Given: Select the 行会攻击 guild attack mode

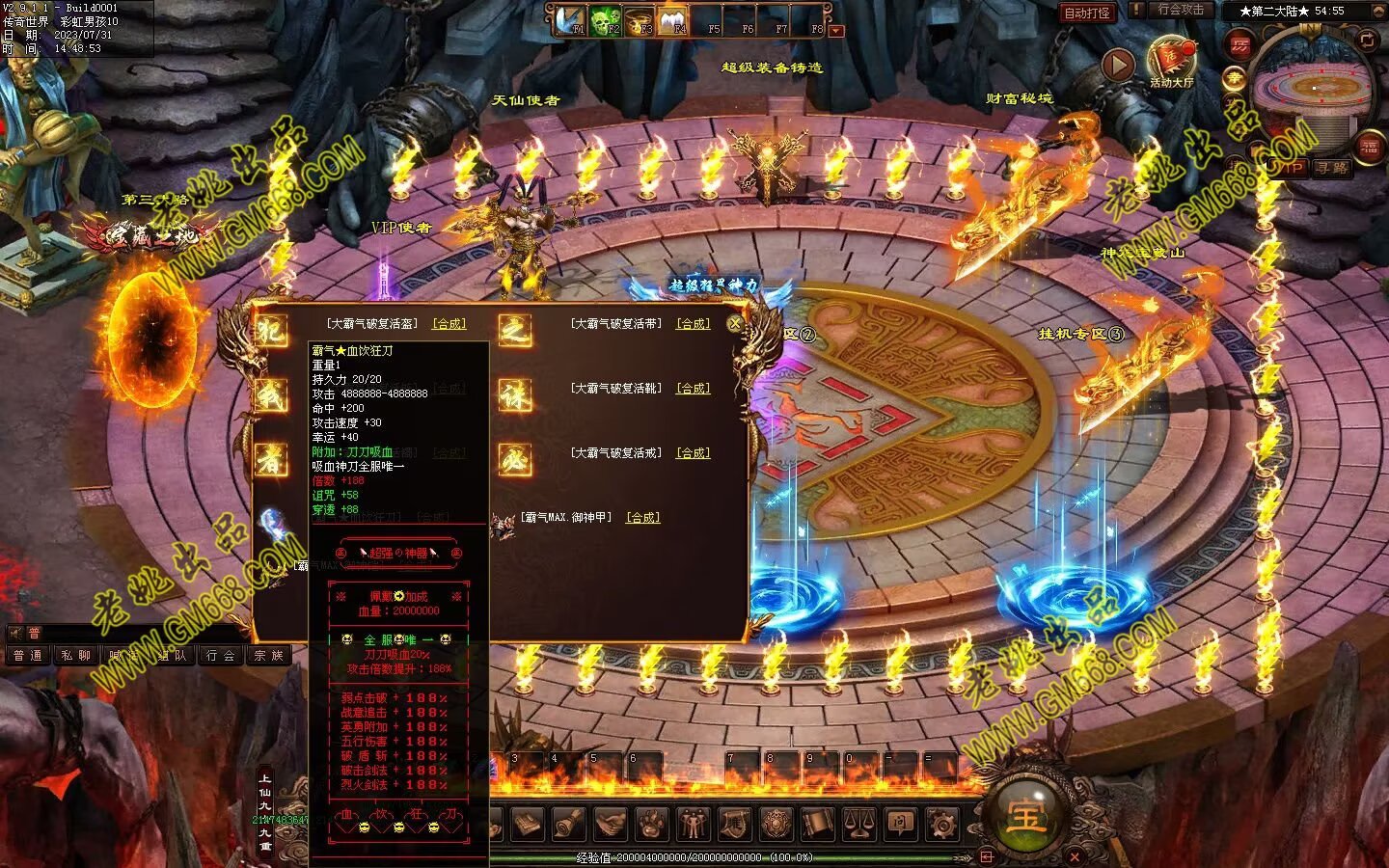Looking at the screenshot, I should click(1181, 10).
